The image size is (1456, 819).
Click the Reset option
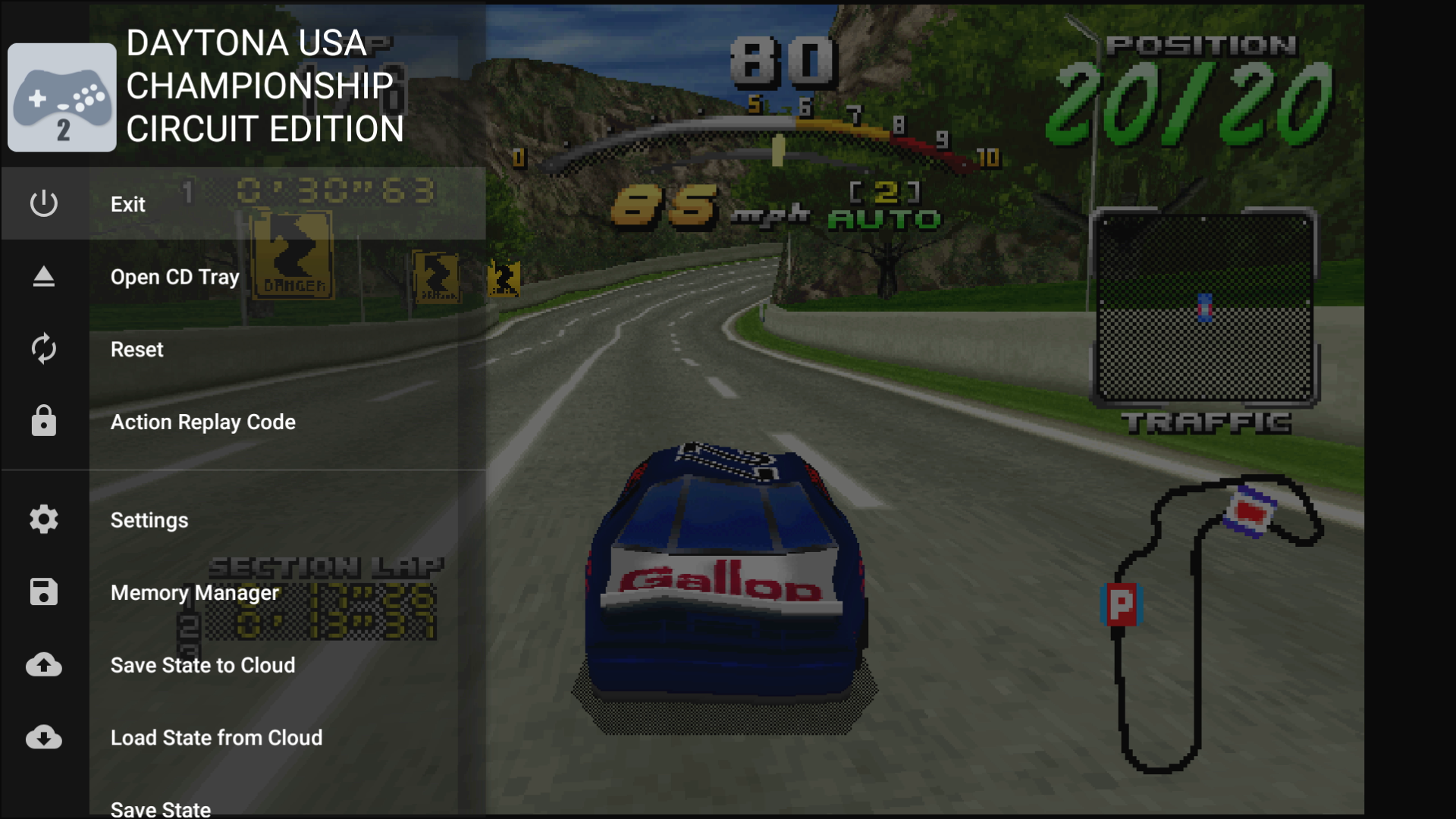tap(136, 350)
